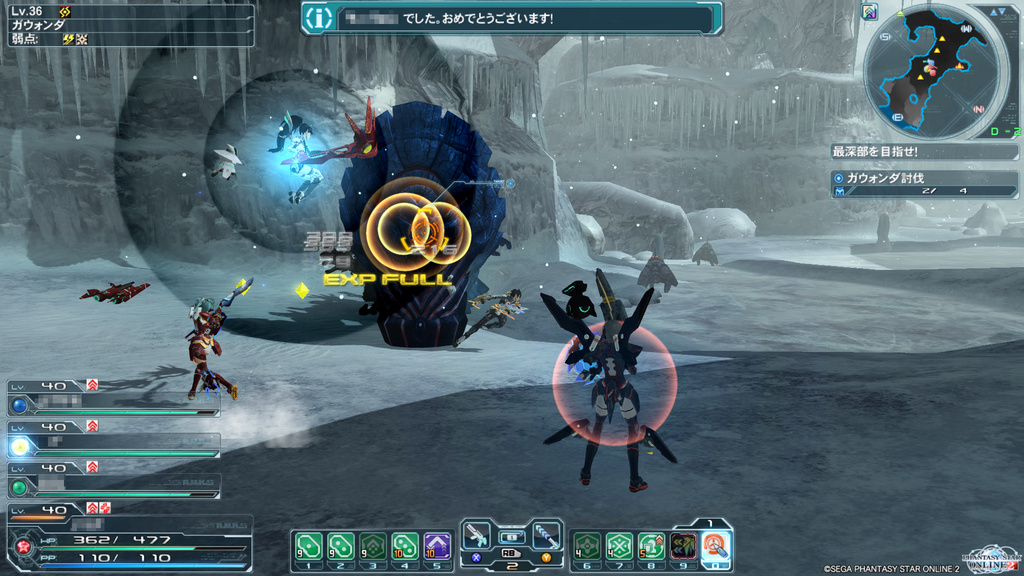Image resolution: width=1024 pixels, height=576 pixels.
Task: Click the info notification bar icon
Action: tap(318, 18)
